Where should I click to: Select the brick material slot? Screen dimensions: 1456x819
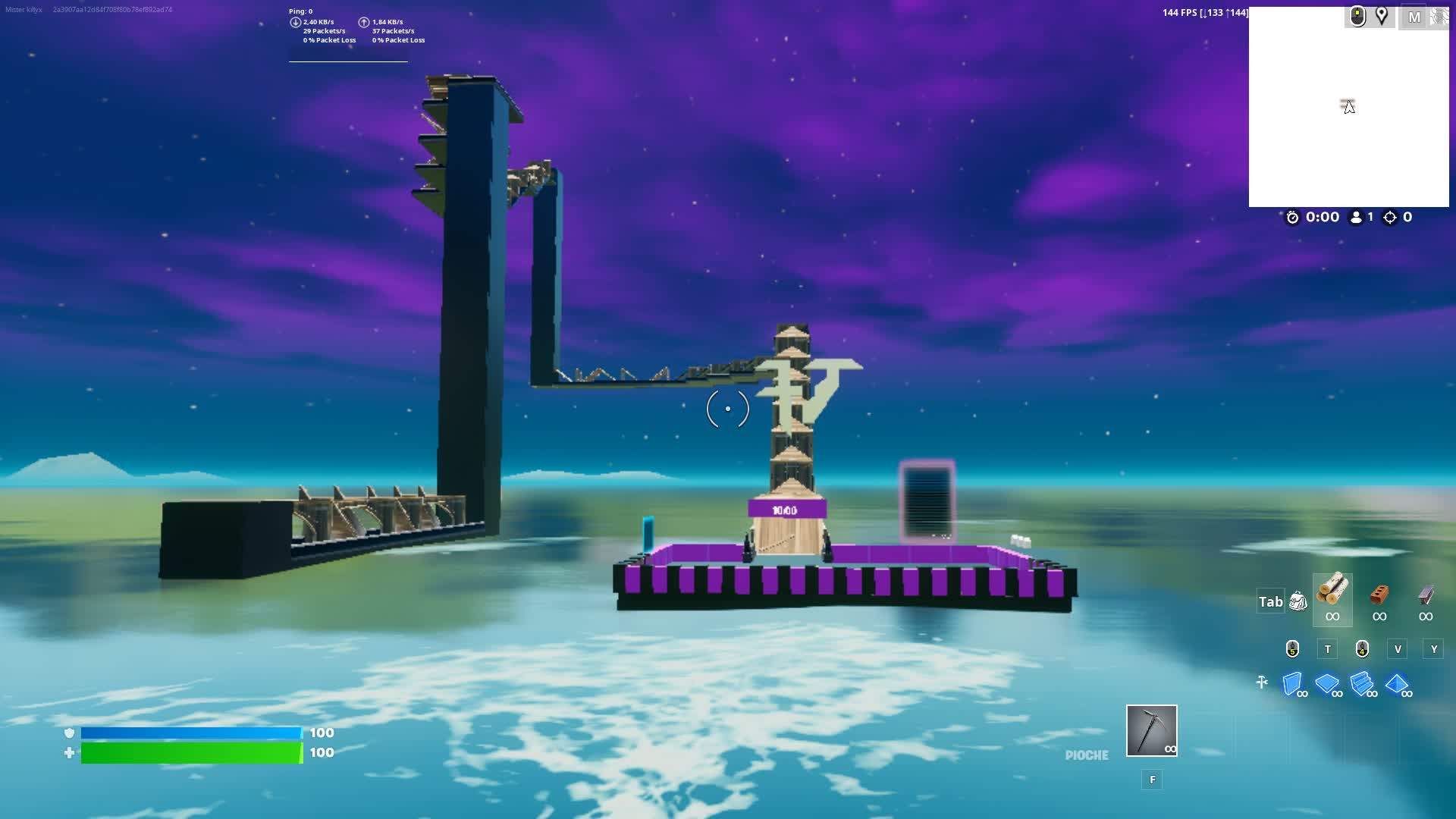1379,598
